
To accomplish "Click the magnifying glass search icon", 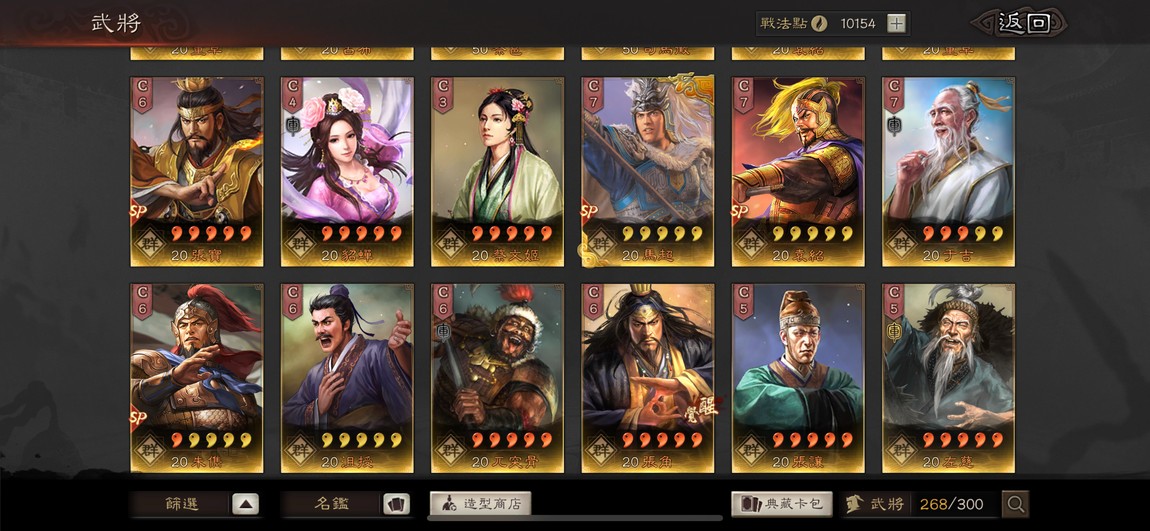I will pyautogui.click(x=1016, y=504).
